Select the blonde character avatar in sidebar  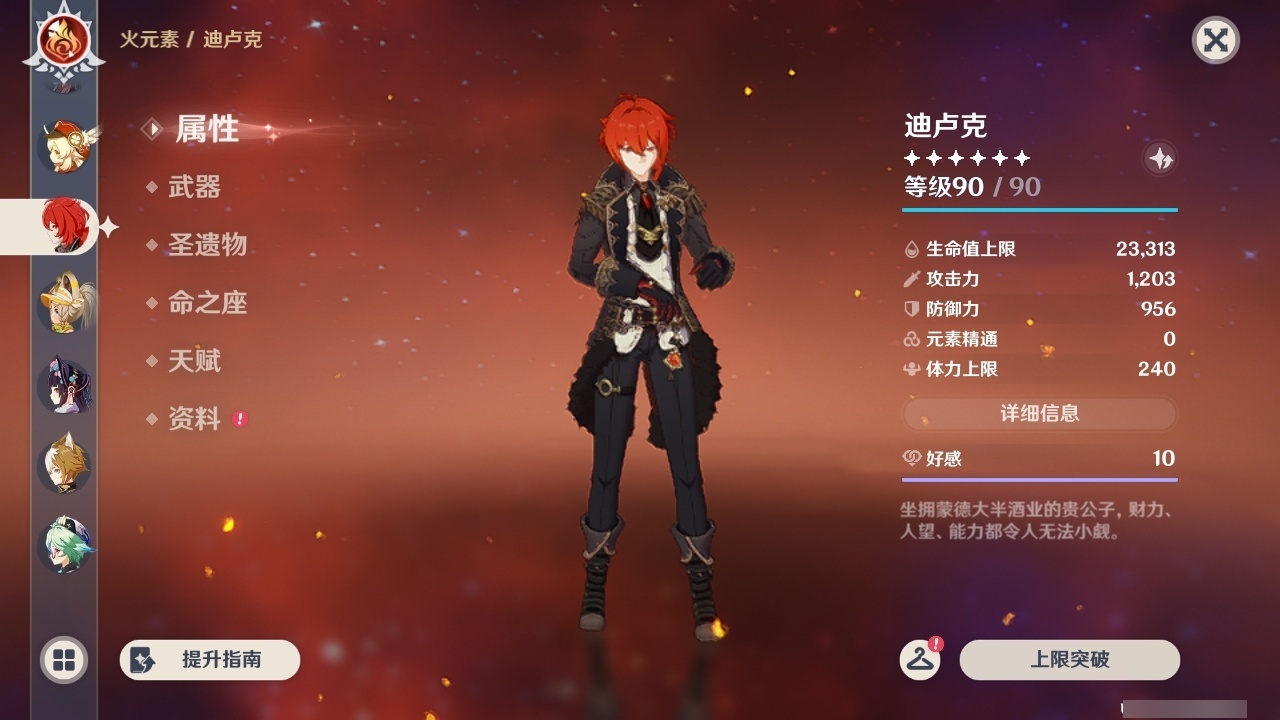pyautogui.click(x=62, y=305)
